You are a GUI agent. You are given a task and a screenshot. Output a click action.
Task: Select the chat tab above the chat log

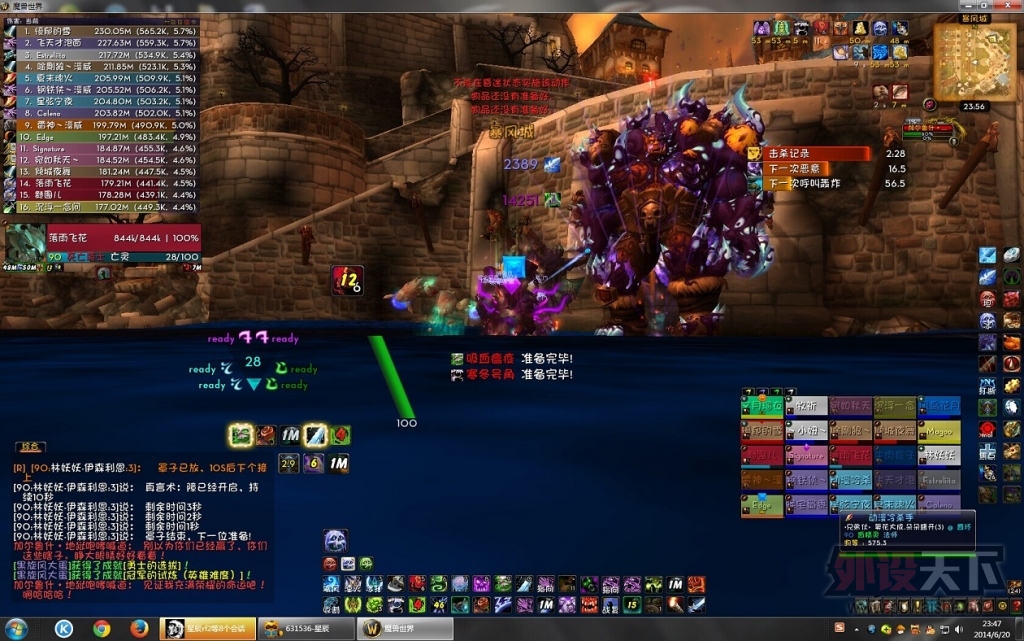[32, 447]
